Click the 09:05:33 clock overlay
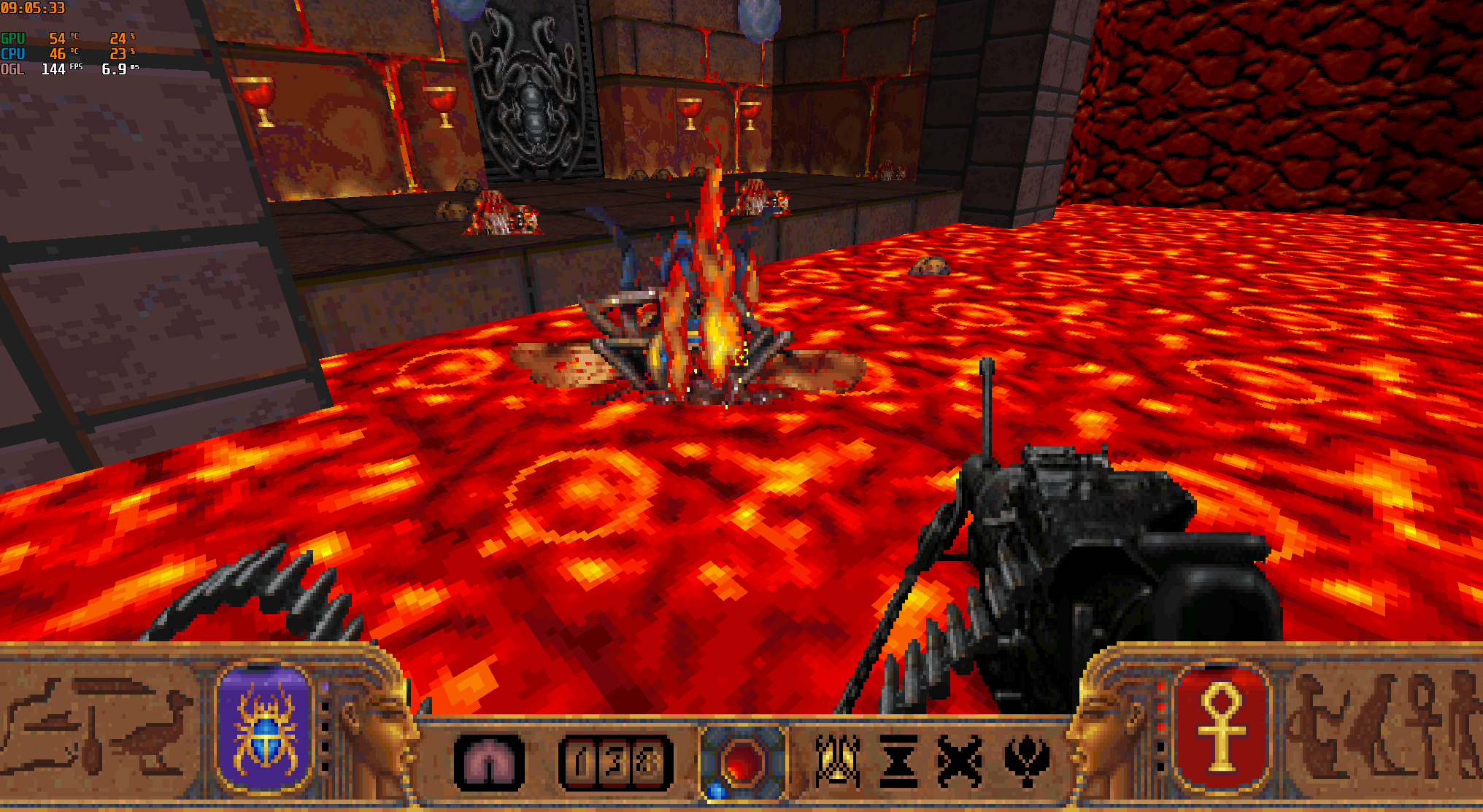This screenshot has width=1483, height=812. coord(34,9)
